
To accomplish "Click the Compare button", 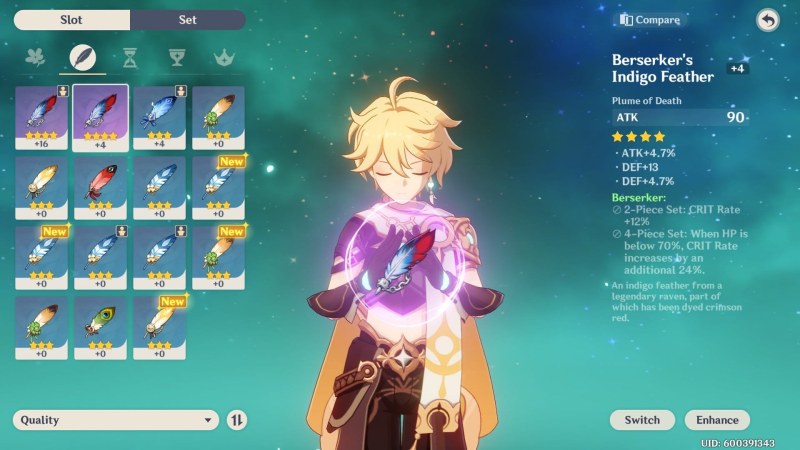I will (x=650, y=20).
